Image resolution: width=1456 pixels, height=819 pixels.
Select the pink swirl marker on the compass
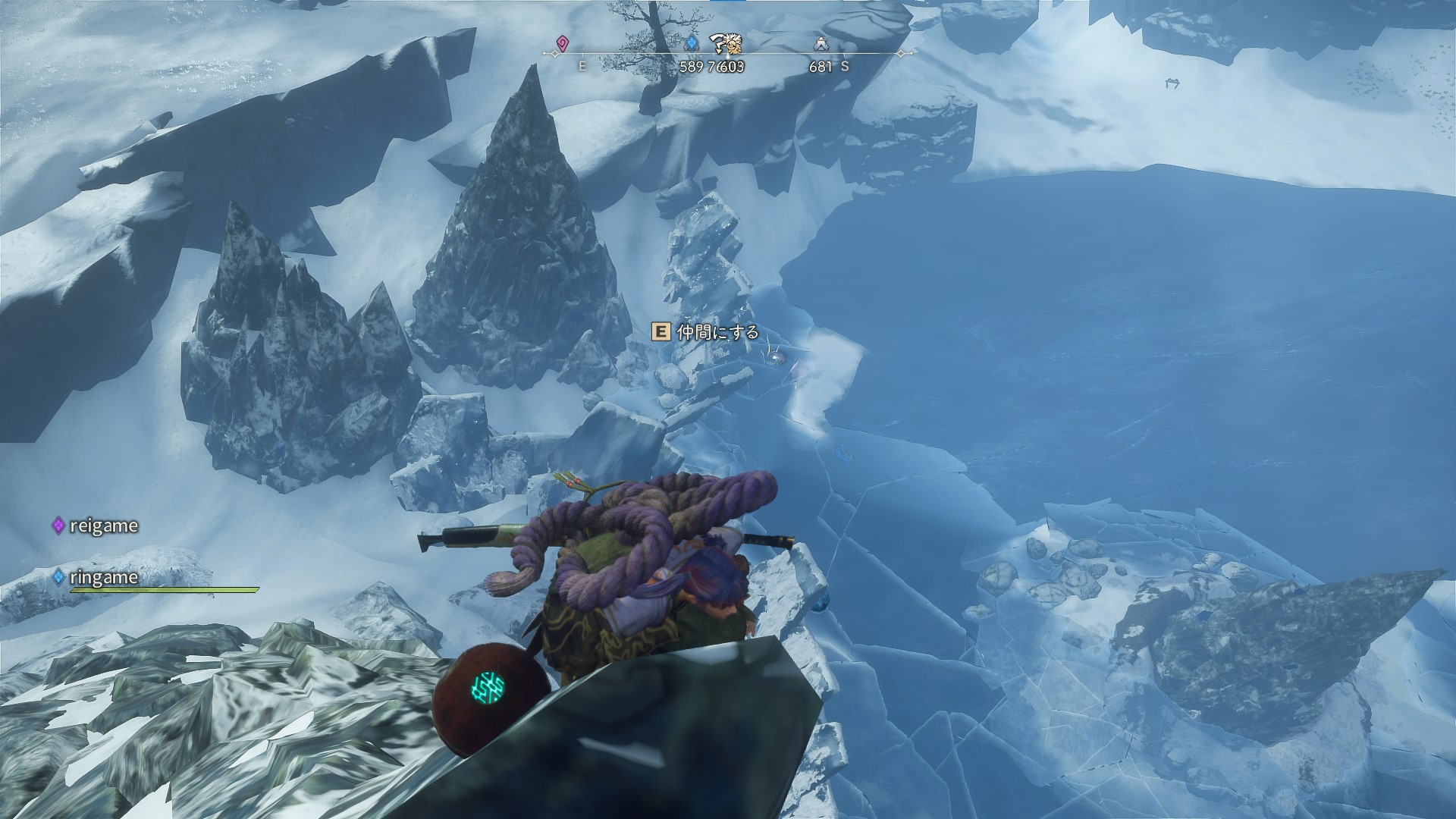pos(562,44)
